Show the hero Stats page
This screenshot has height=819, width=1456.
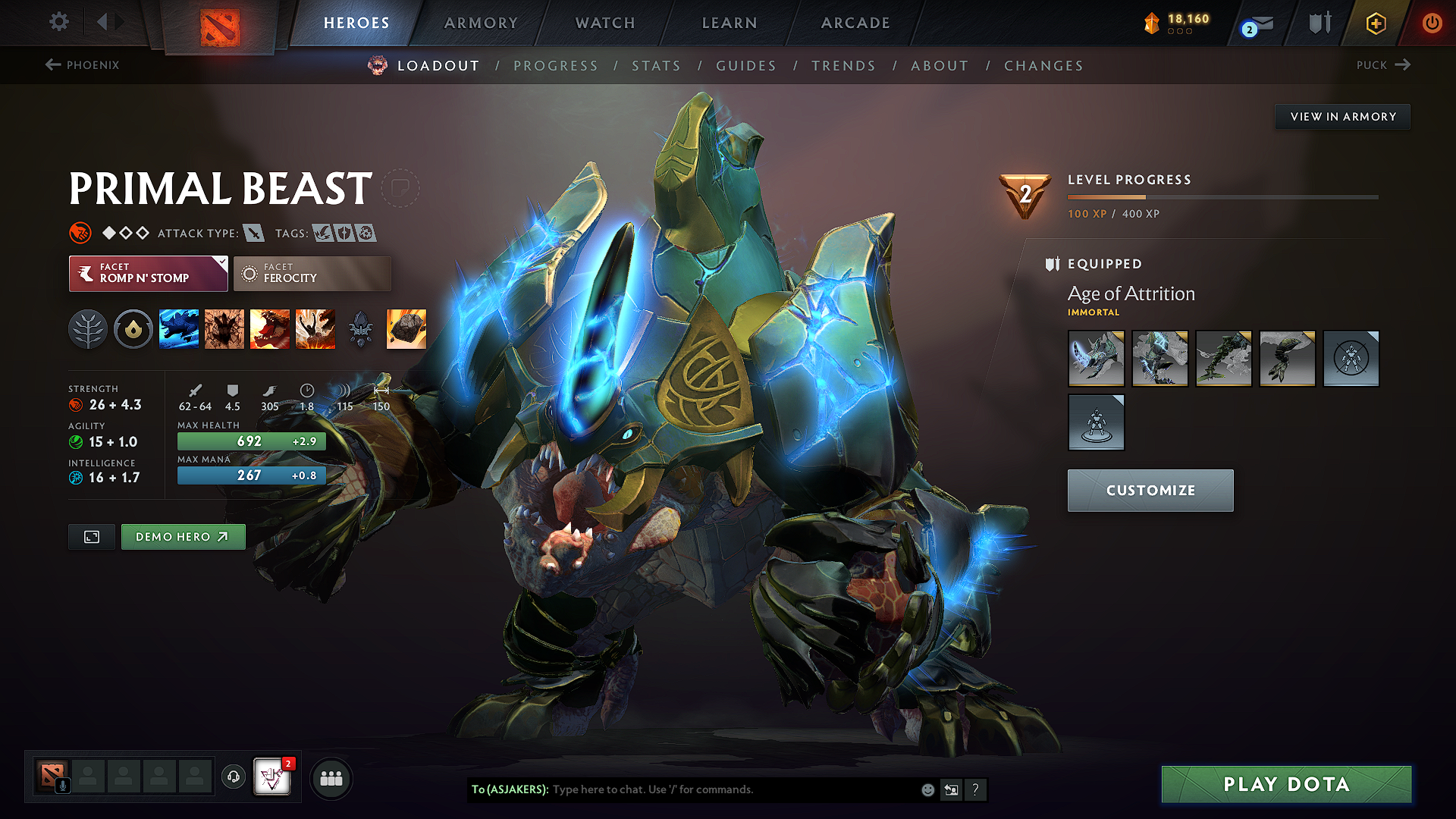pyautogui.click(x=656, y=66)
